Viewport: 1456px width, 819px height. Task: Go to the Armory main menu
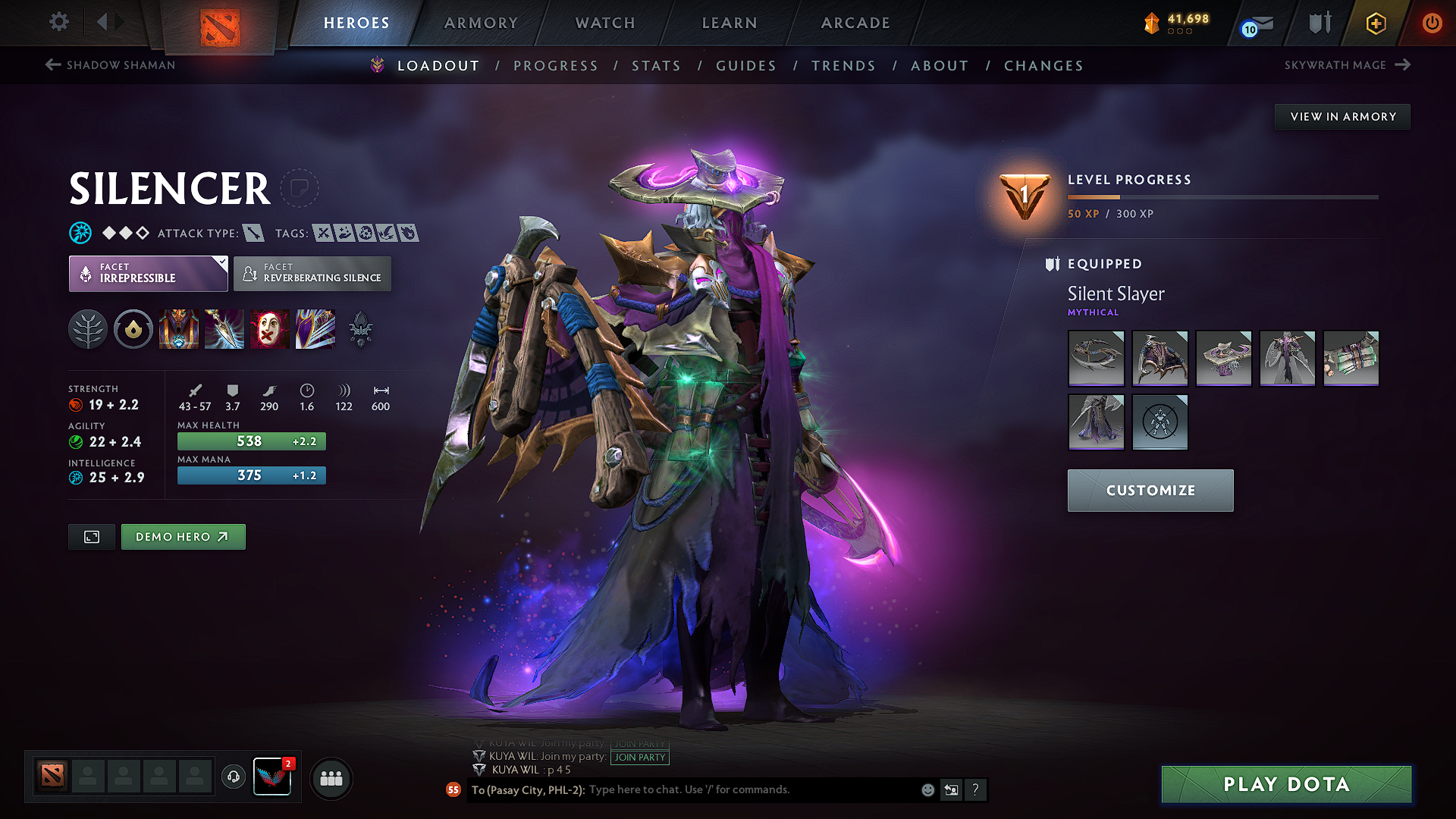[x=481, y=23]
